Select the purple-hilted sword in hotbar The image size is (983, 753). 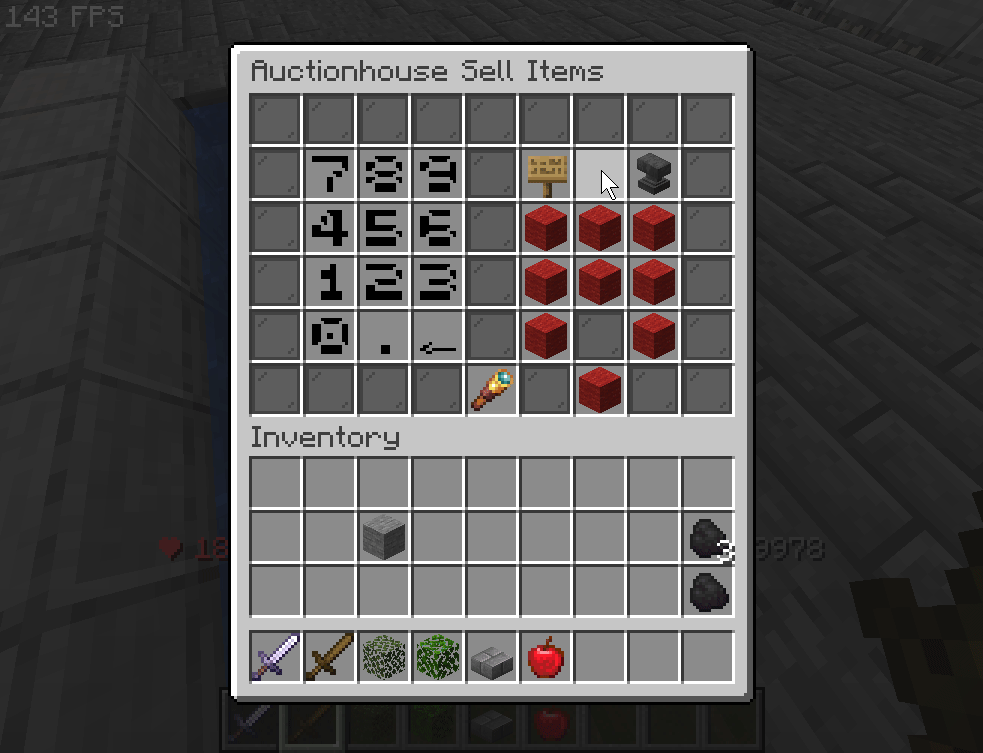(276, 658)
